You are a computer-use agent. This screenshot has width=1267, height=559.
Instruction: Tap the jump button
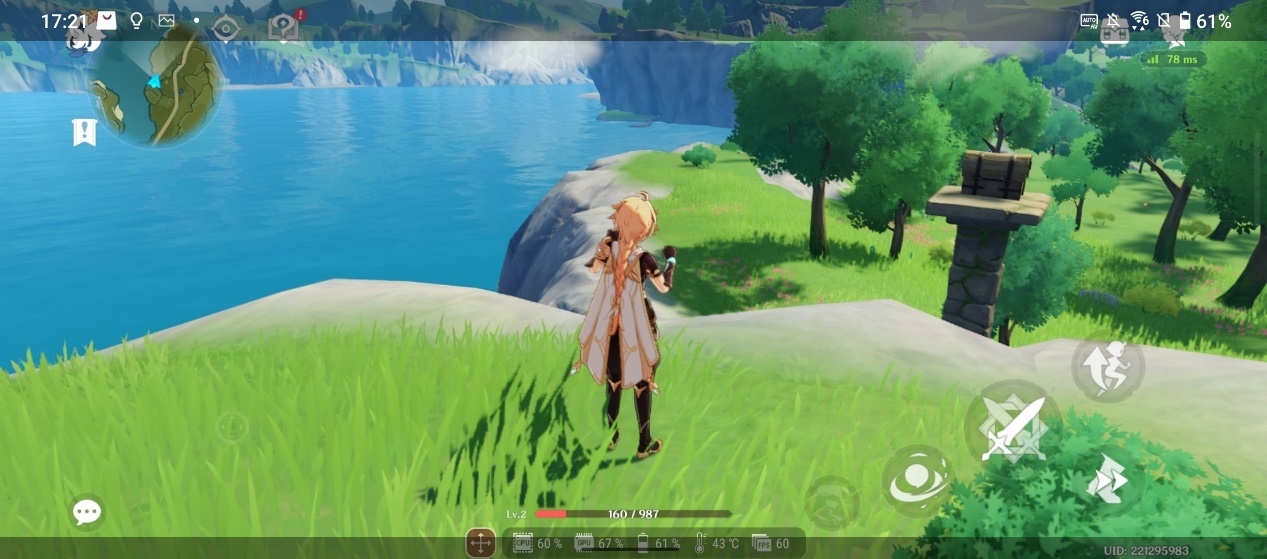click(x=1108, y=367)
